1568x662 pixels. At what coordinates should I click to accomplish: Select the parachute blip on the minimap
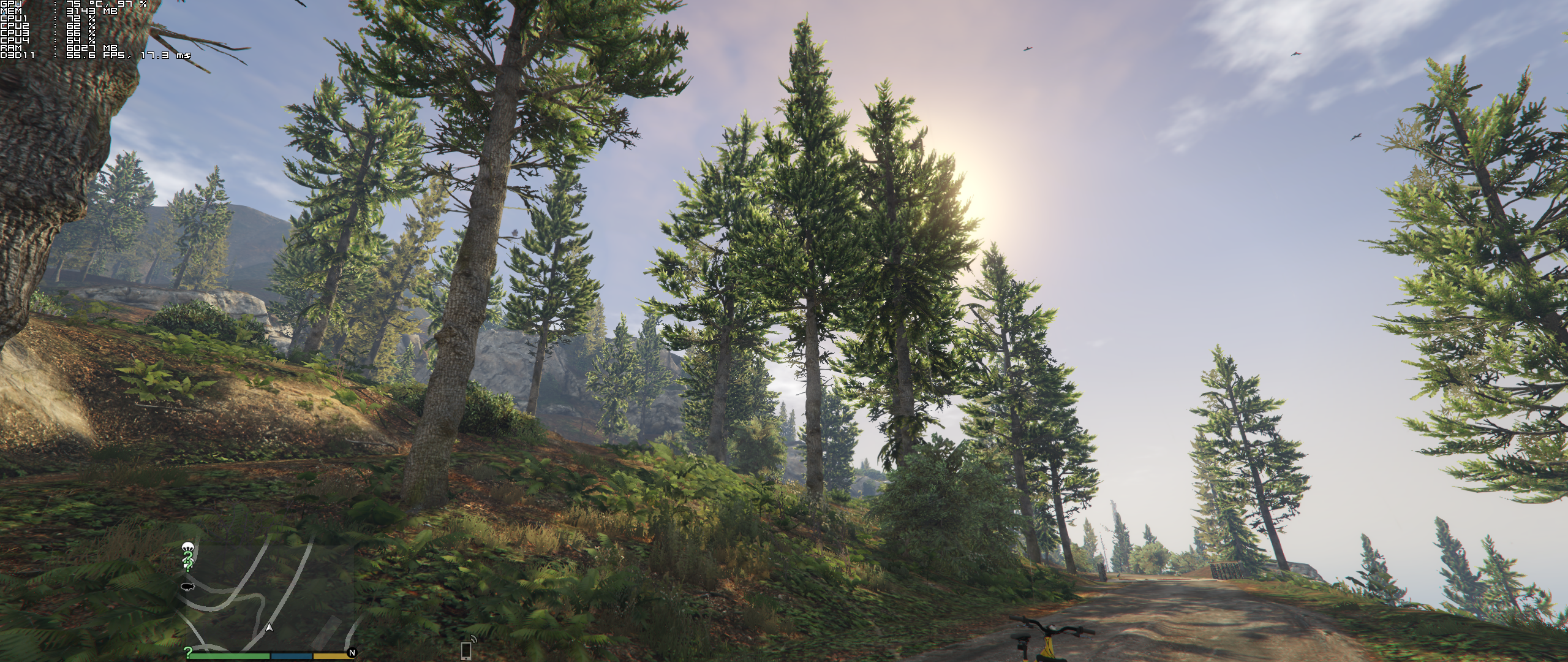point(187,547)
